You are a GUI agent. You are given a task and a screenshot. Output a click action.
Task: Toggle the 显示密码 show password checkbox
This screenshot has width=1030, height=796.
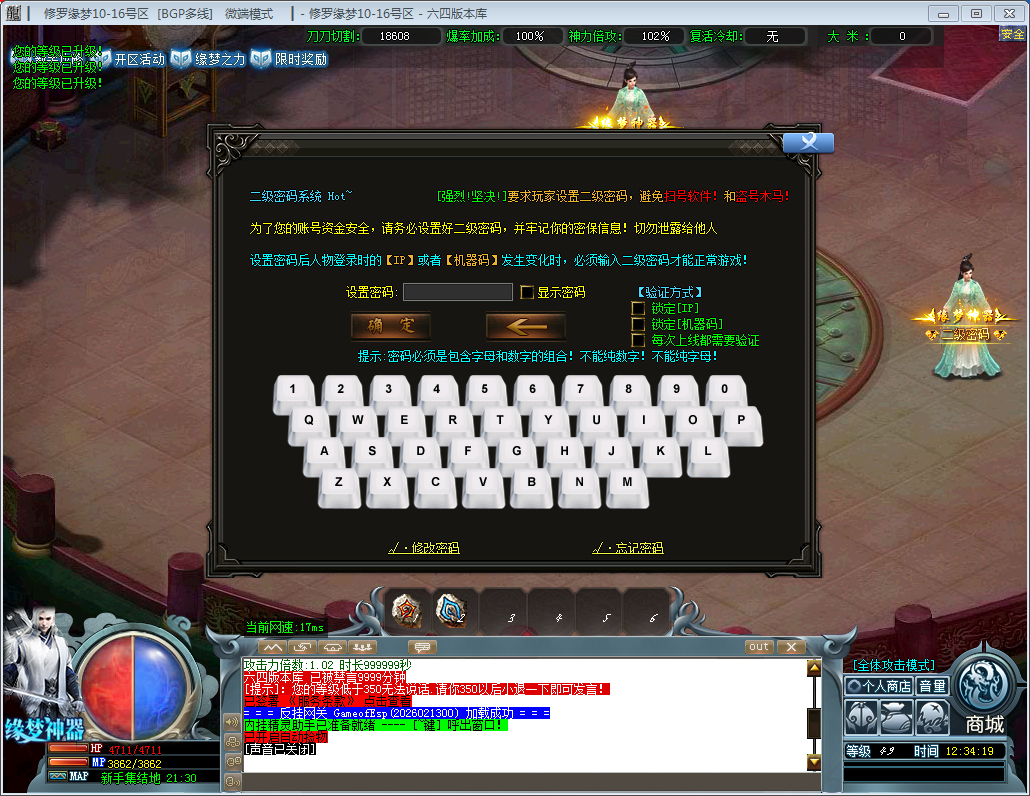[x=527, y=293]
